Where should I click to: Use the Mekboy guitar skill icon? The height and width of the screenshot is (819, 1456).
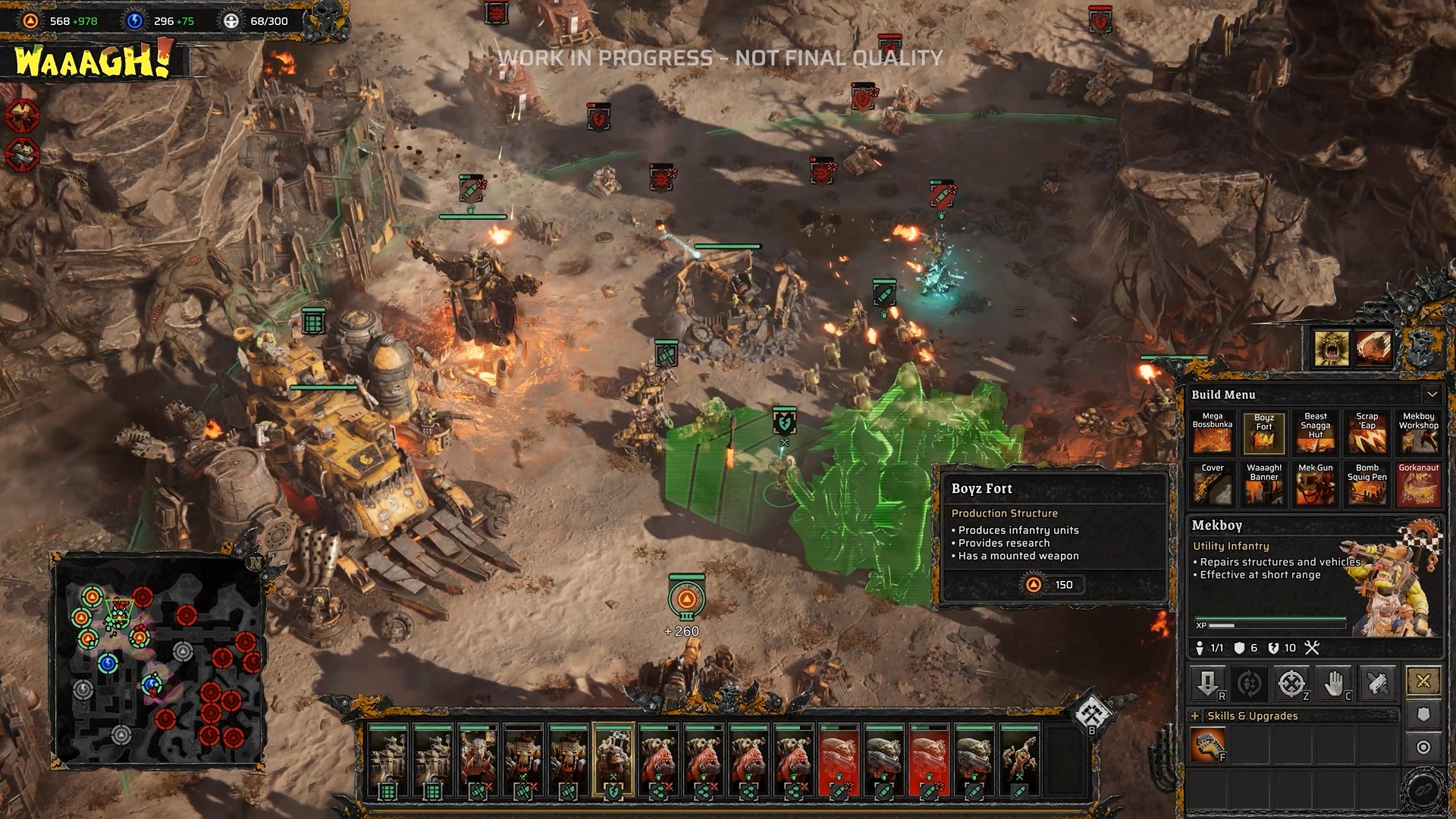[1207, 745]
